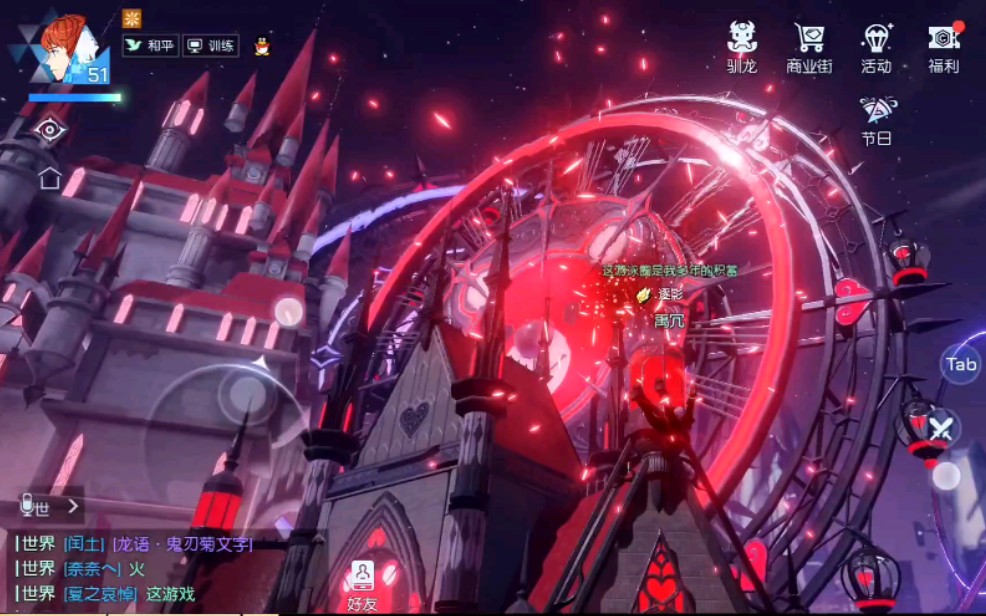Click the house home icon

(49, 179)
